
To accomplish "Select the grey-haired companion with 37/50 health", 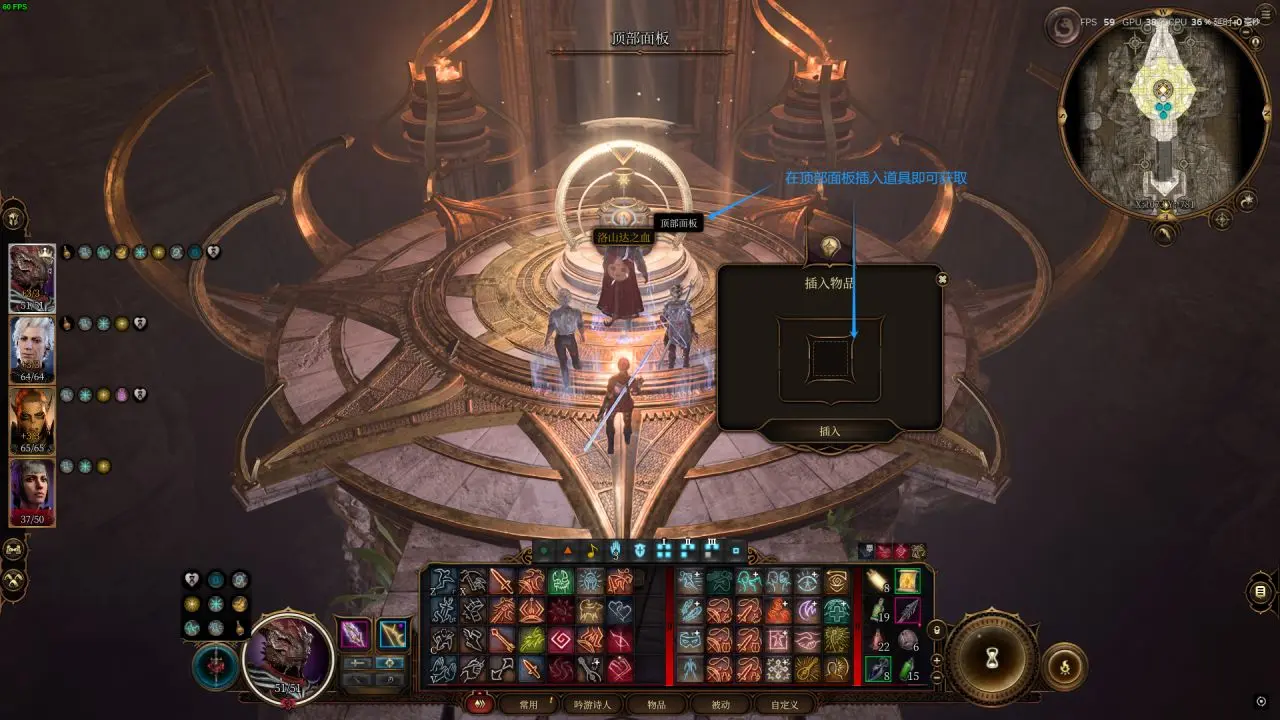I will coord(32,492).
